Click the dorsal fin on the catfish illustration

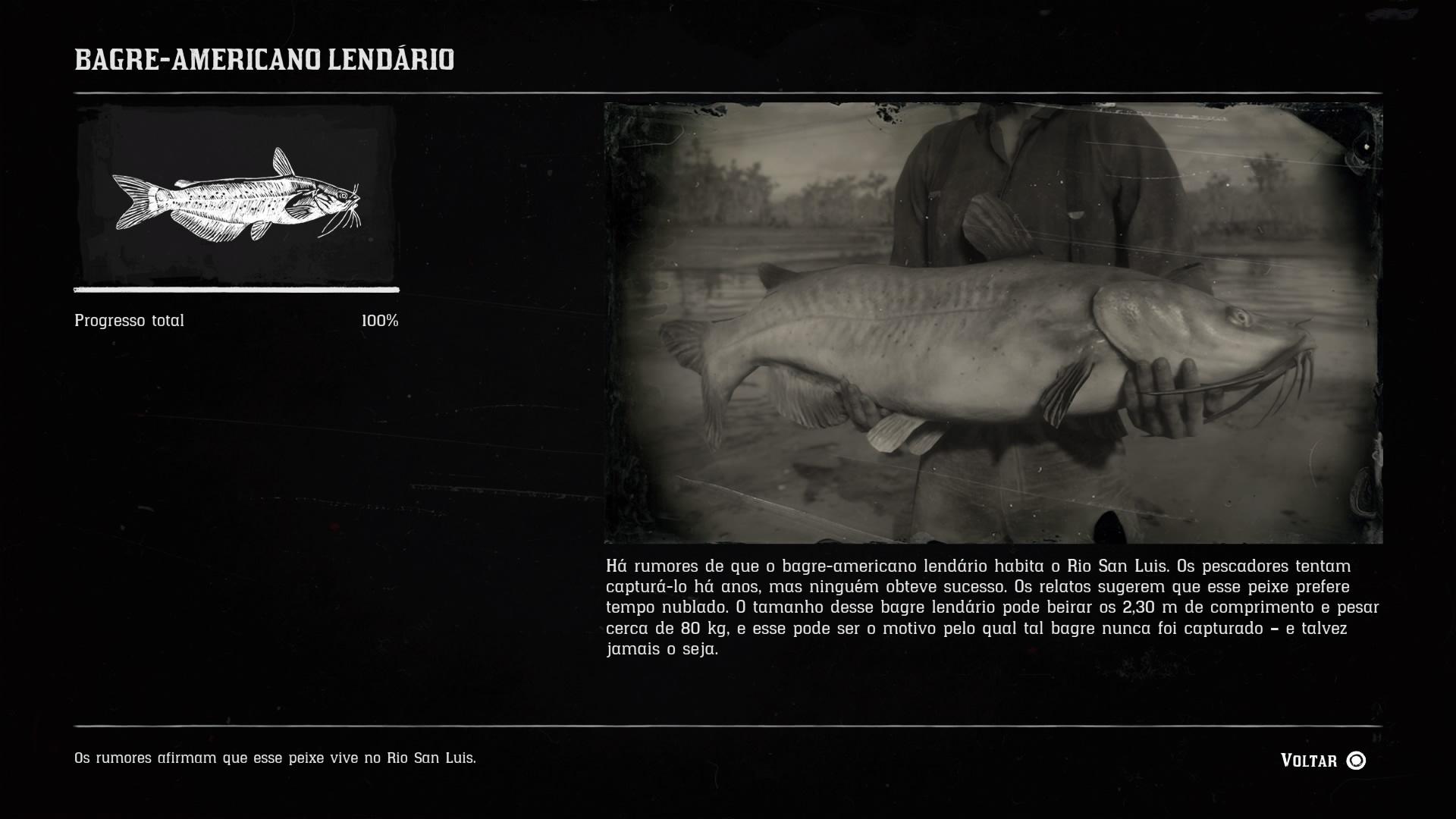pos(281,163)
